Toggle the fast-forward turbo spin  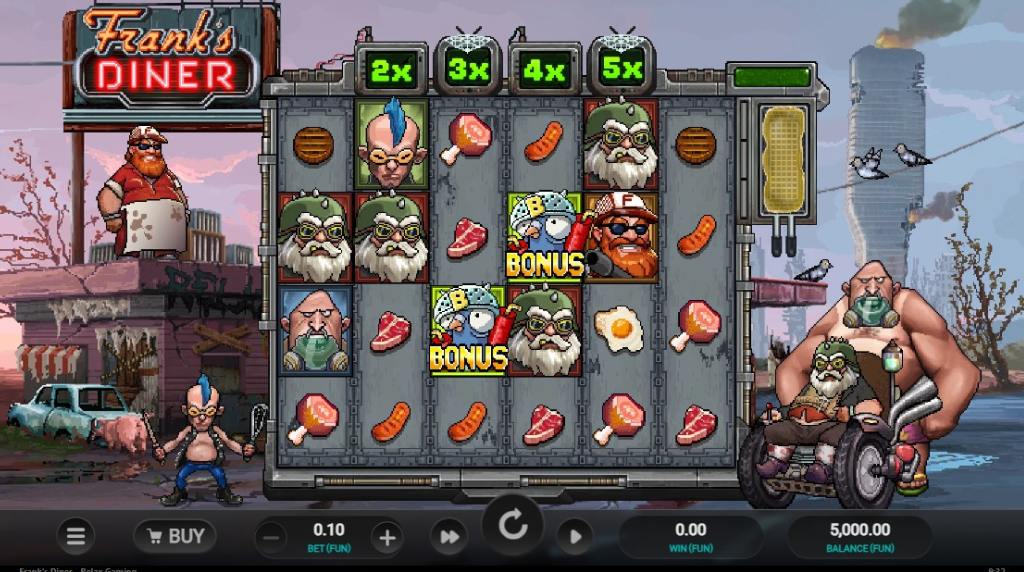pos(449,538)
